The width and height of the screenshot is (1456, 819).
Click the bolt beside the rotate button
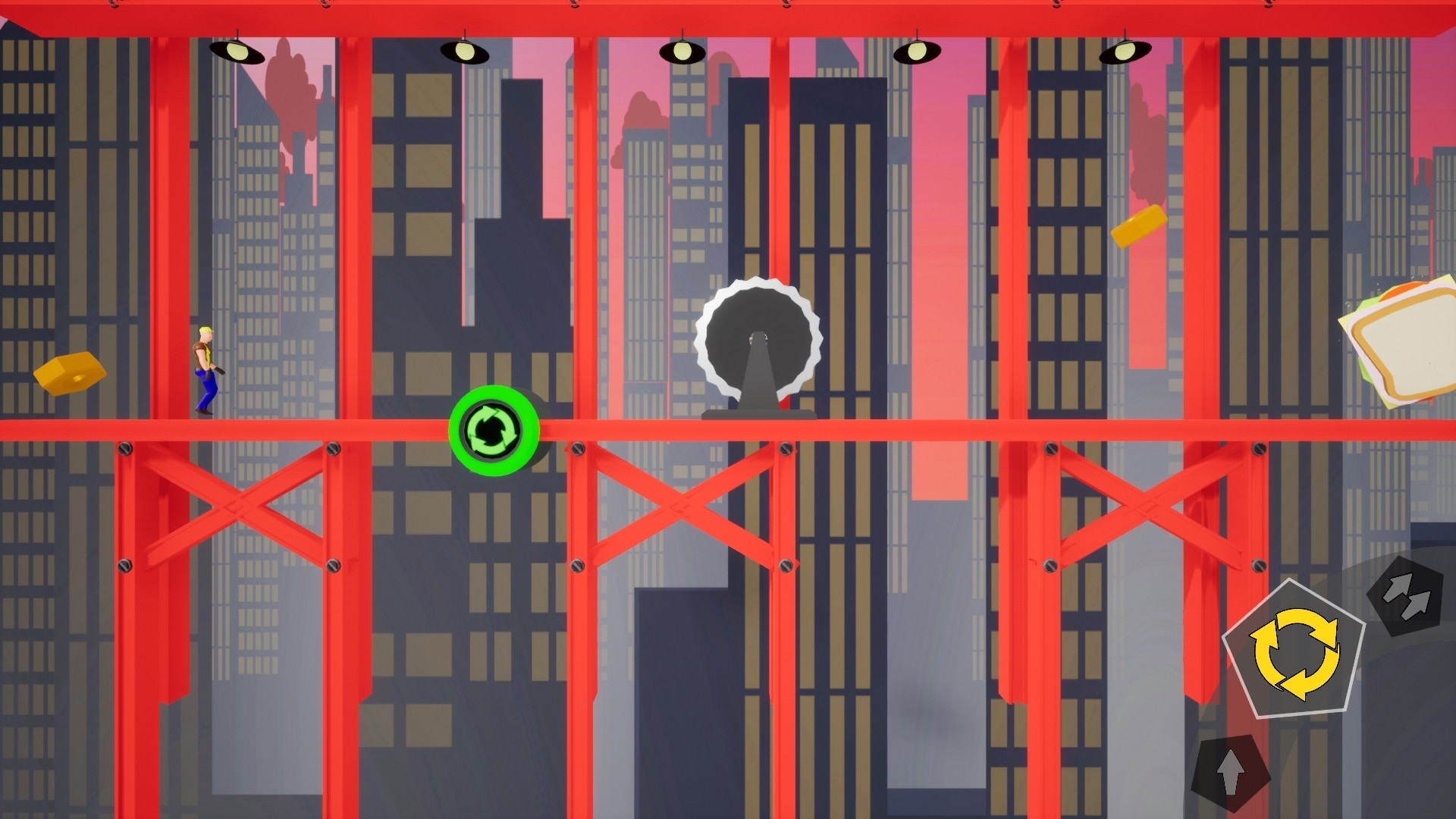pos(579,448)
